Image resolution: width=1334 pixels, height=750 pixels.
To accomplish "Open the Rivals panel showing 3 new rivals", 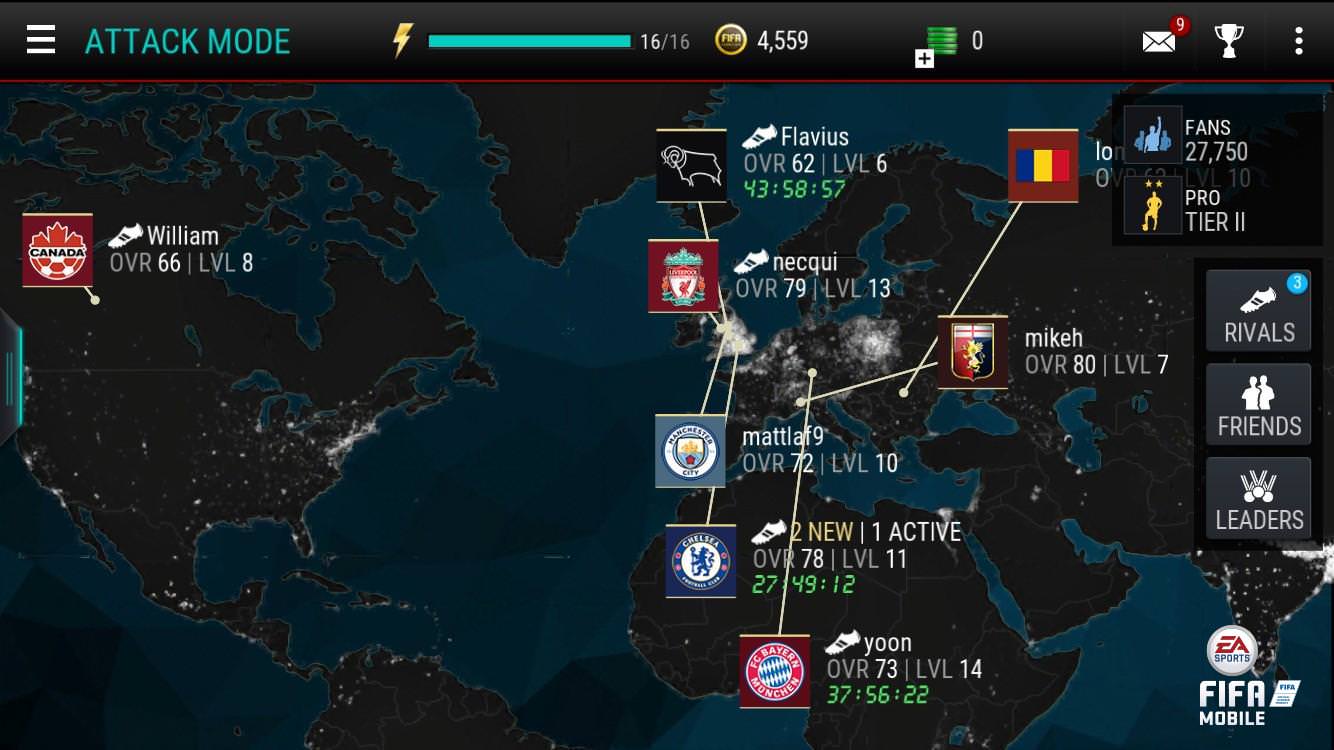I will click(1258, 310).
